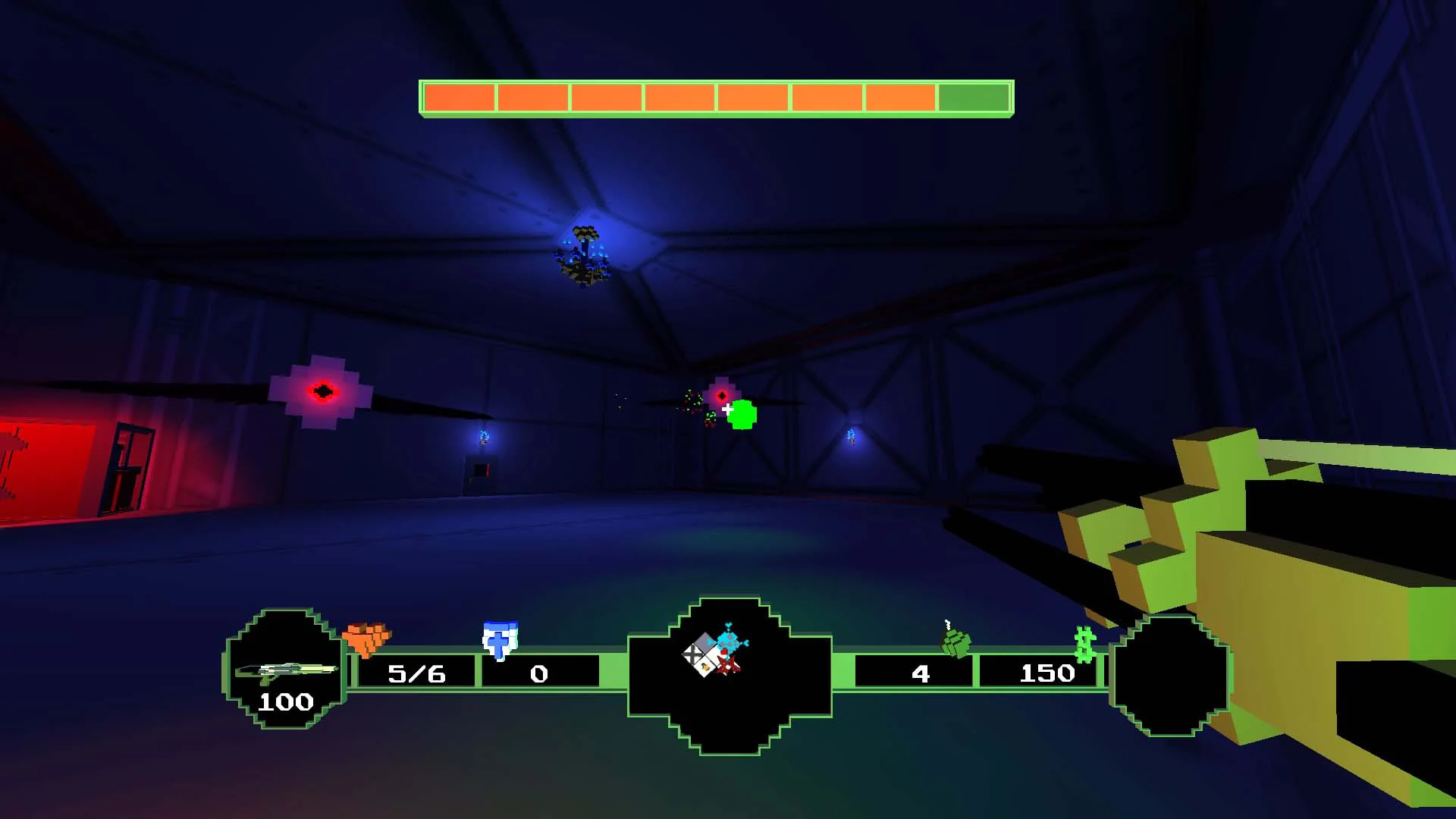This screenshot has height=819, width=1456.
Task: Click the red star player marker on the minimap
Action: (x=728, y=666)
